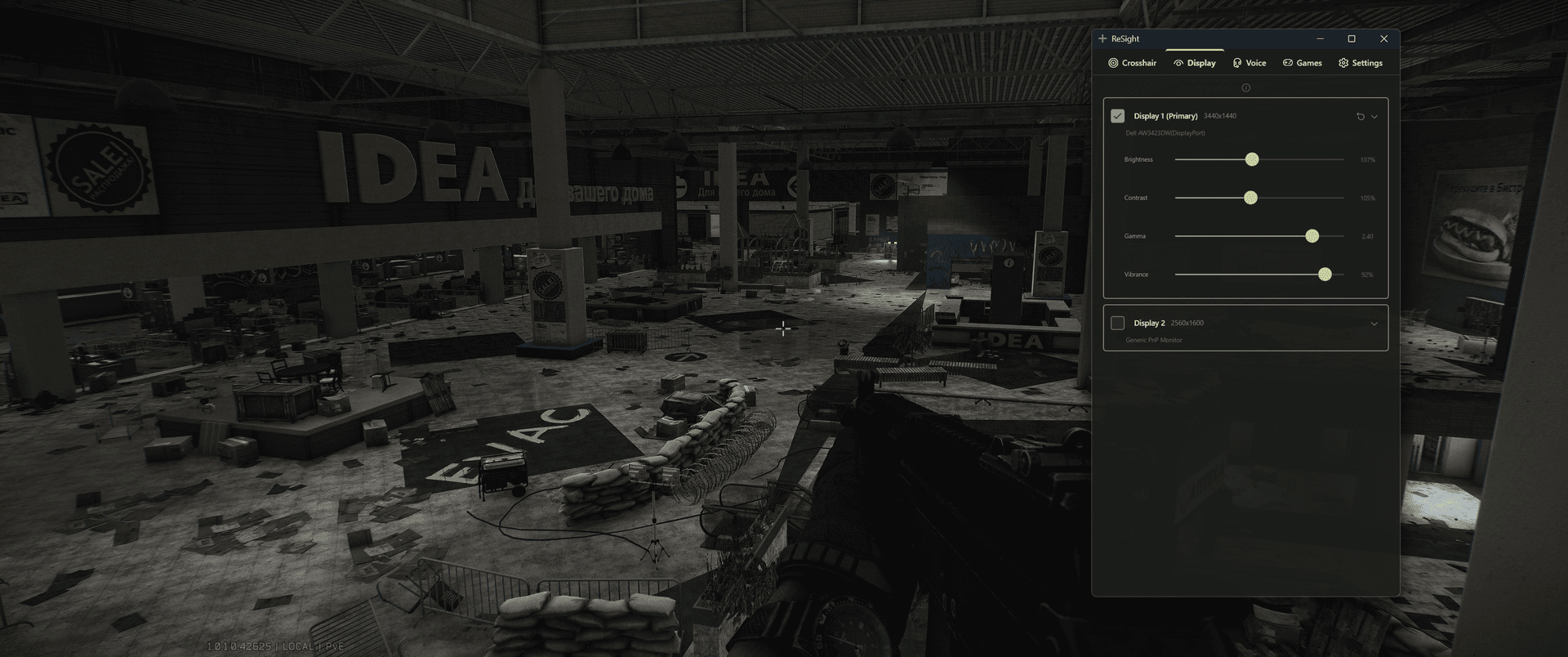Collapse the Display 1 panel via its chevron
Viewport: 1568px width, 657px height.
coord(1374,116)
